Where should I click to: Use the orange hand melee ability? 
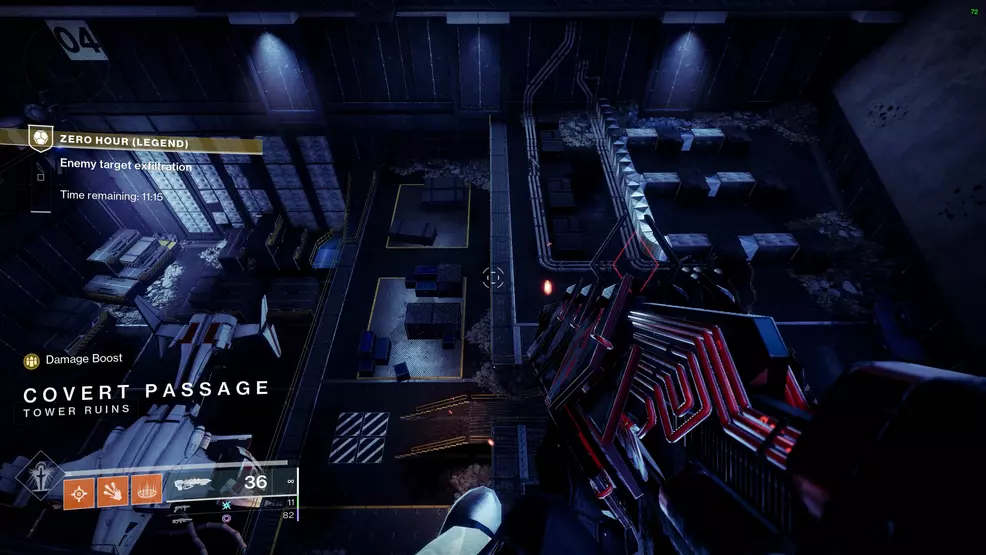pos(113,493)
